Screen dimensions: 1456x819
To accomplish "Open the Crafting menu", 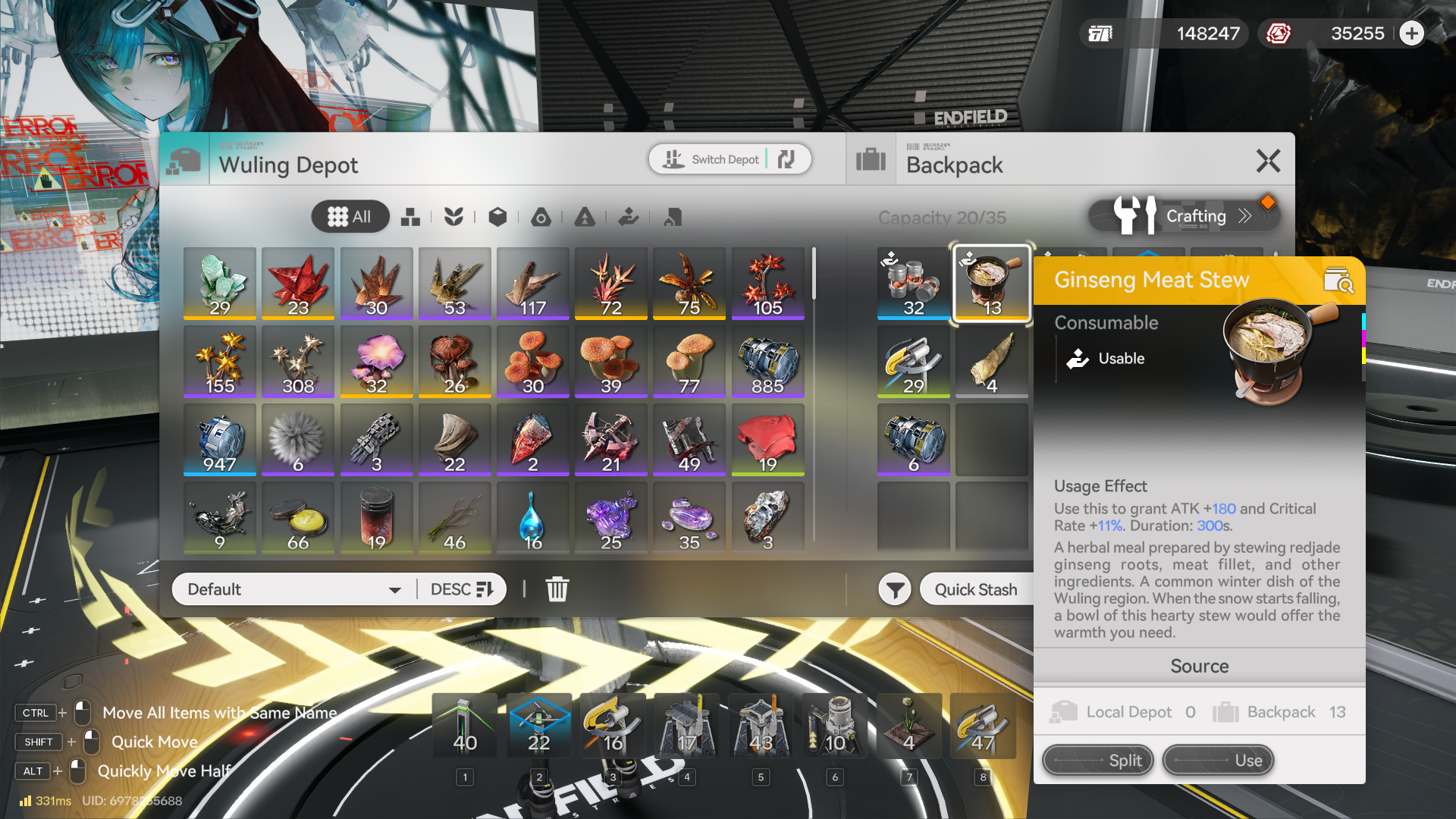I will click(x=1184, y=217).
